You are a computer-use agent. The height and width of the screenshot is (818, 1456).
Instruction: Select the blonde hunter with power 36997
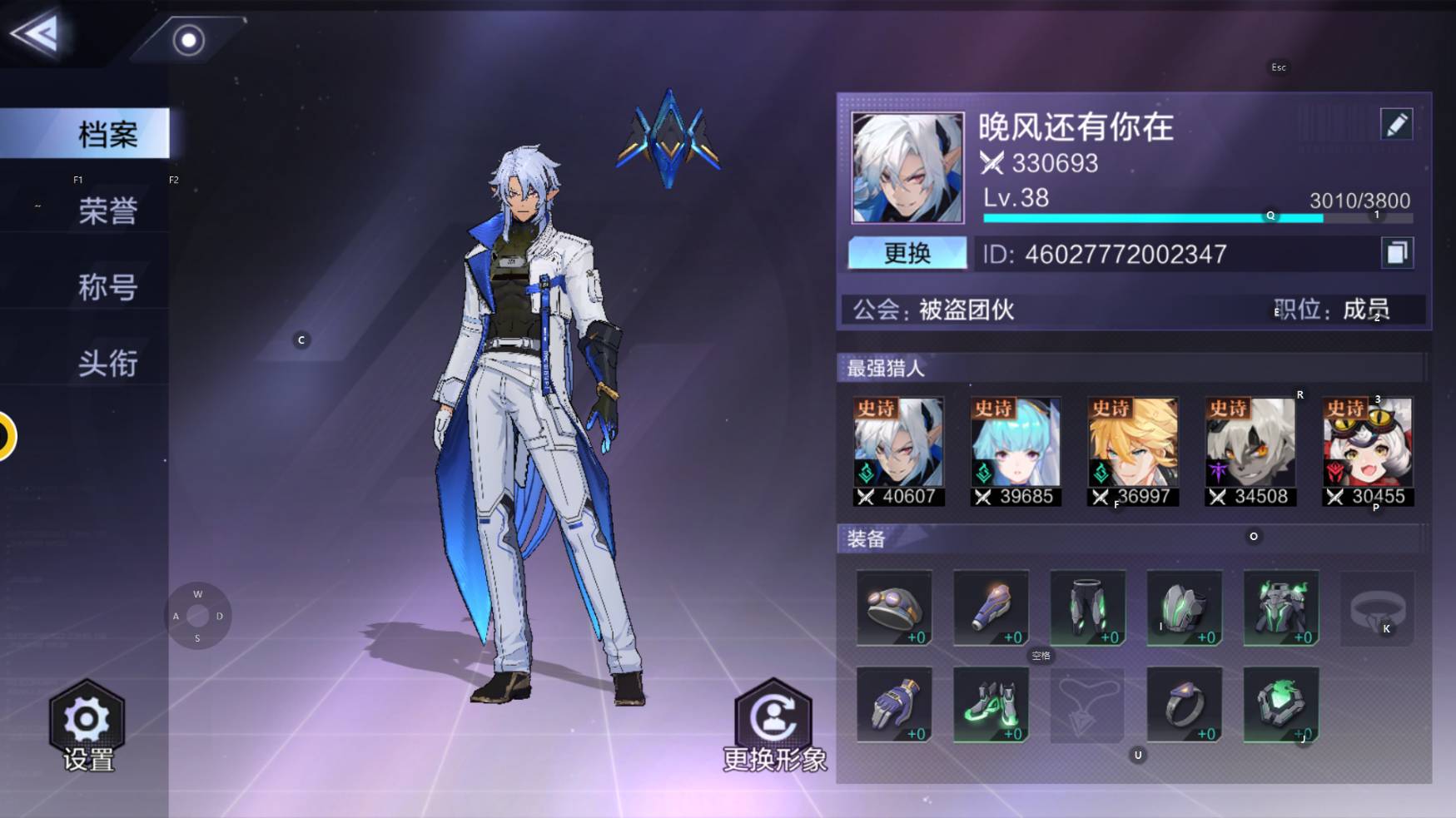click(1133, 451)
